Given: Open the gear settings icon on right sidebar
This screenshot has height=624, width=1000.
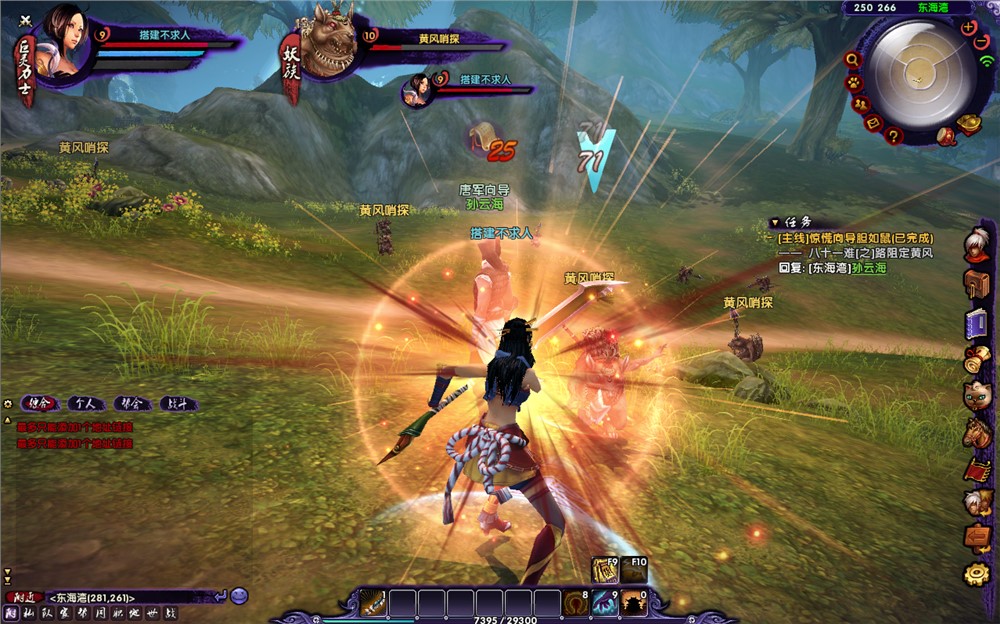Looking at the screenshot, I should pyautogui.click(x=976, y=574).
